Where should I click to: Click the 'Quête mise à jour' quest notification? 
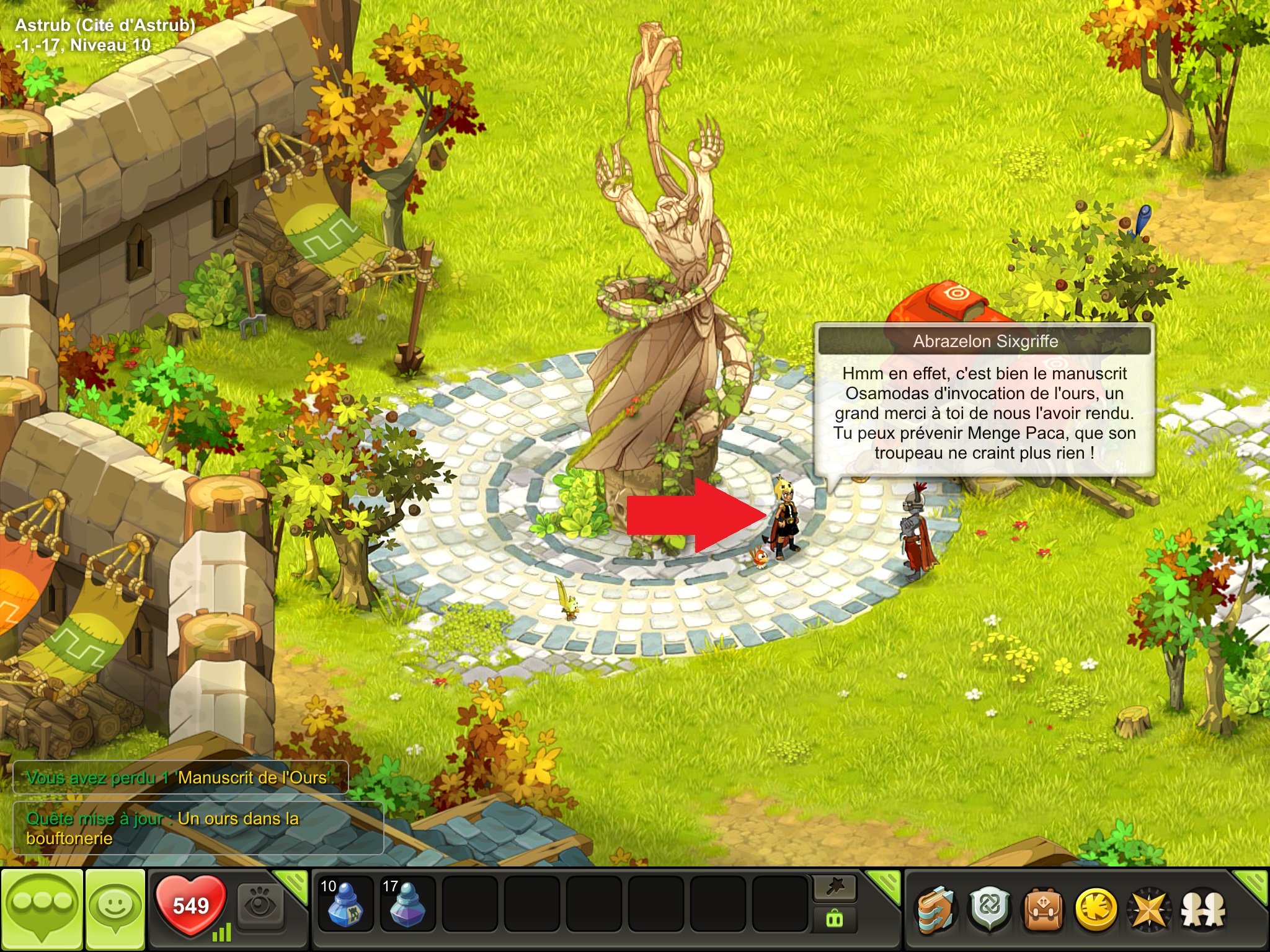(x=198, y=828)
